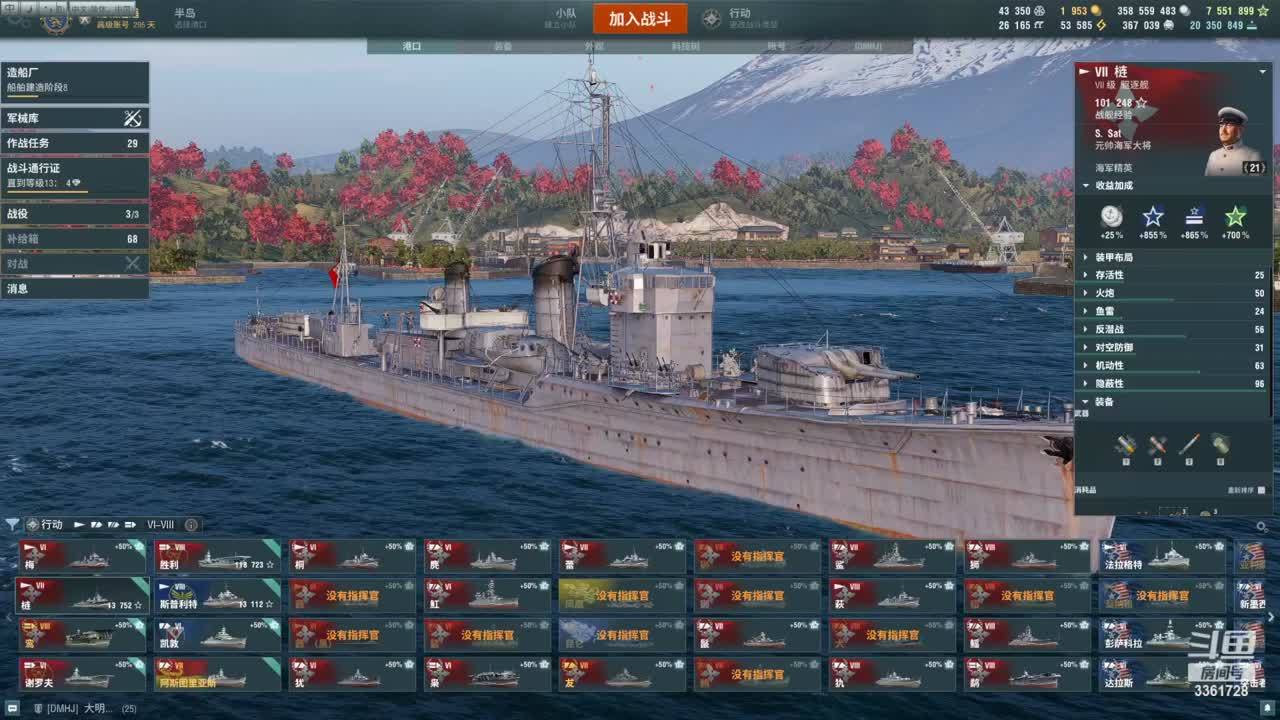This screenshot has height=720, width=1280.
Task: Choose the 斯普利特 ship card
Action: pos(216,596)
